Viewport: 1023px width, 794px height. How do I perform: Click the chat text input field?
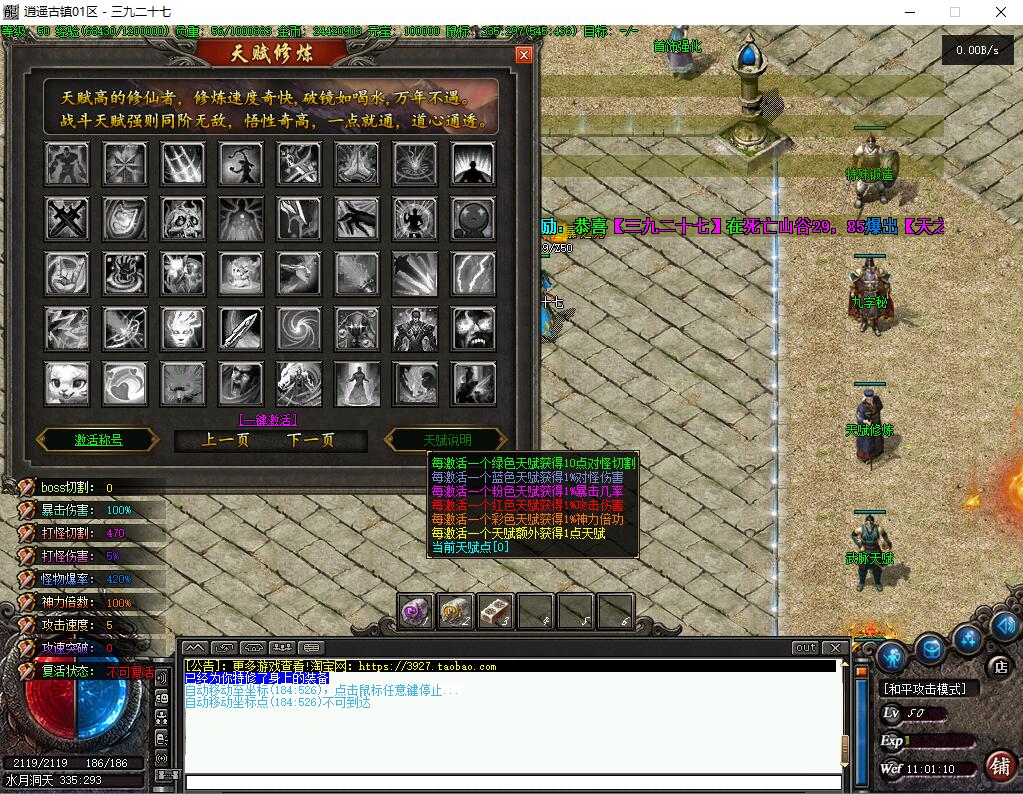click(512, 782)
